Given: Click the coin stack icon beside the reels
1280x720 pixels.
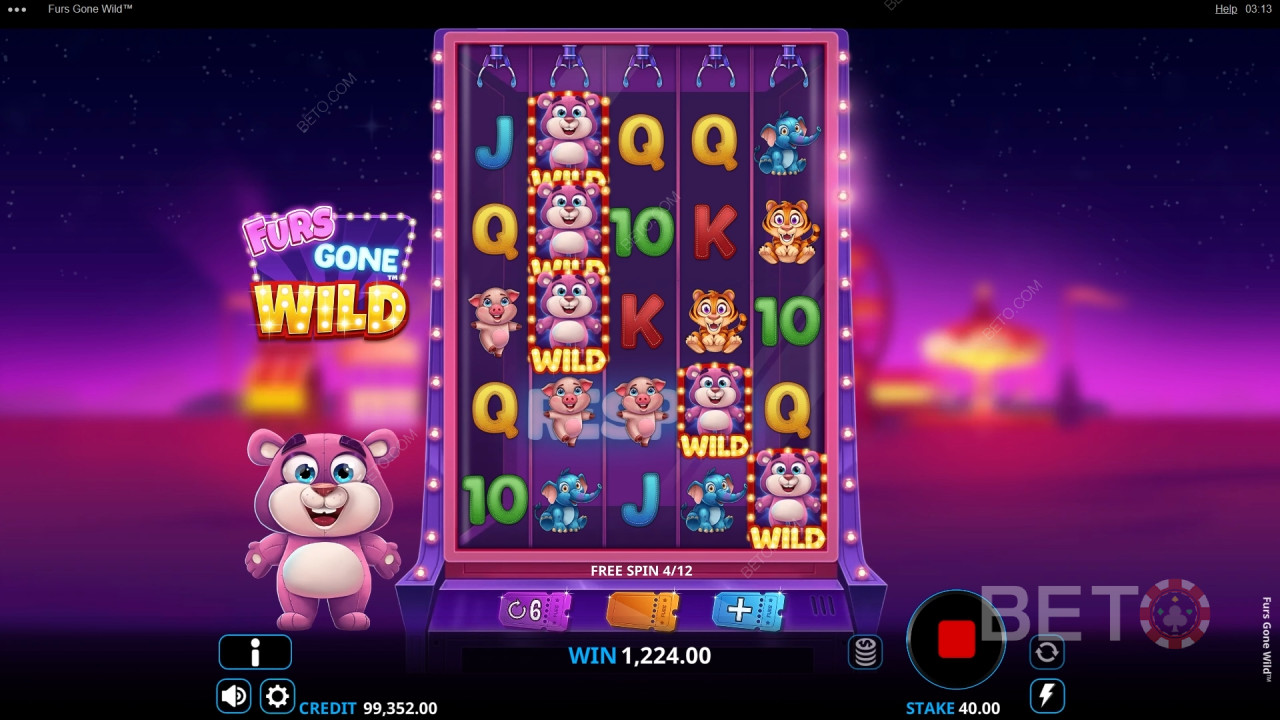Looking at the screenshot, I should (865, 651).
